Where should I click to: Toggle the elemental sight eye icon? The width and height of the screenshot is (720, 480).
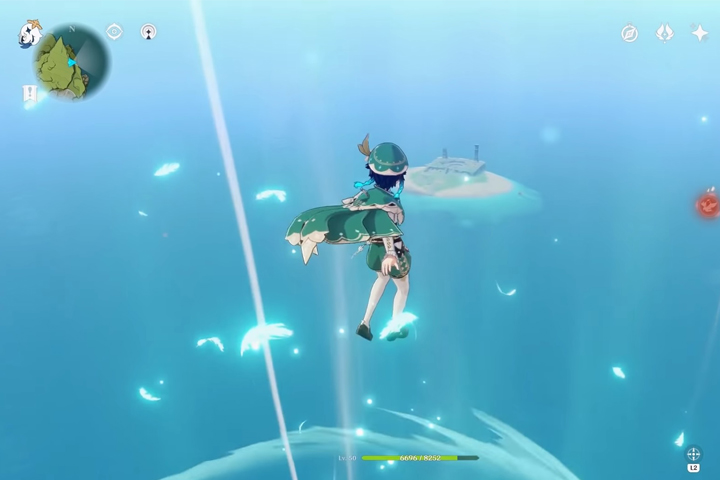pos(114,32)
